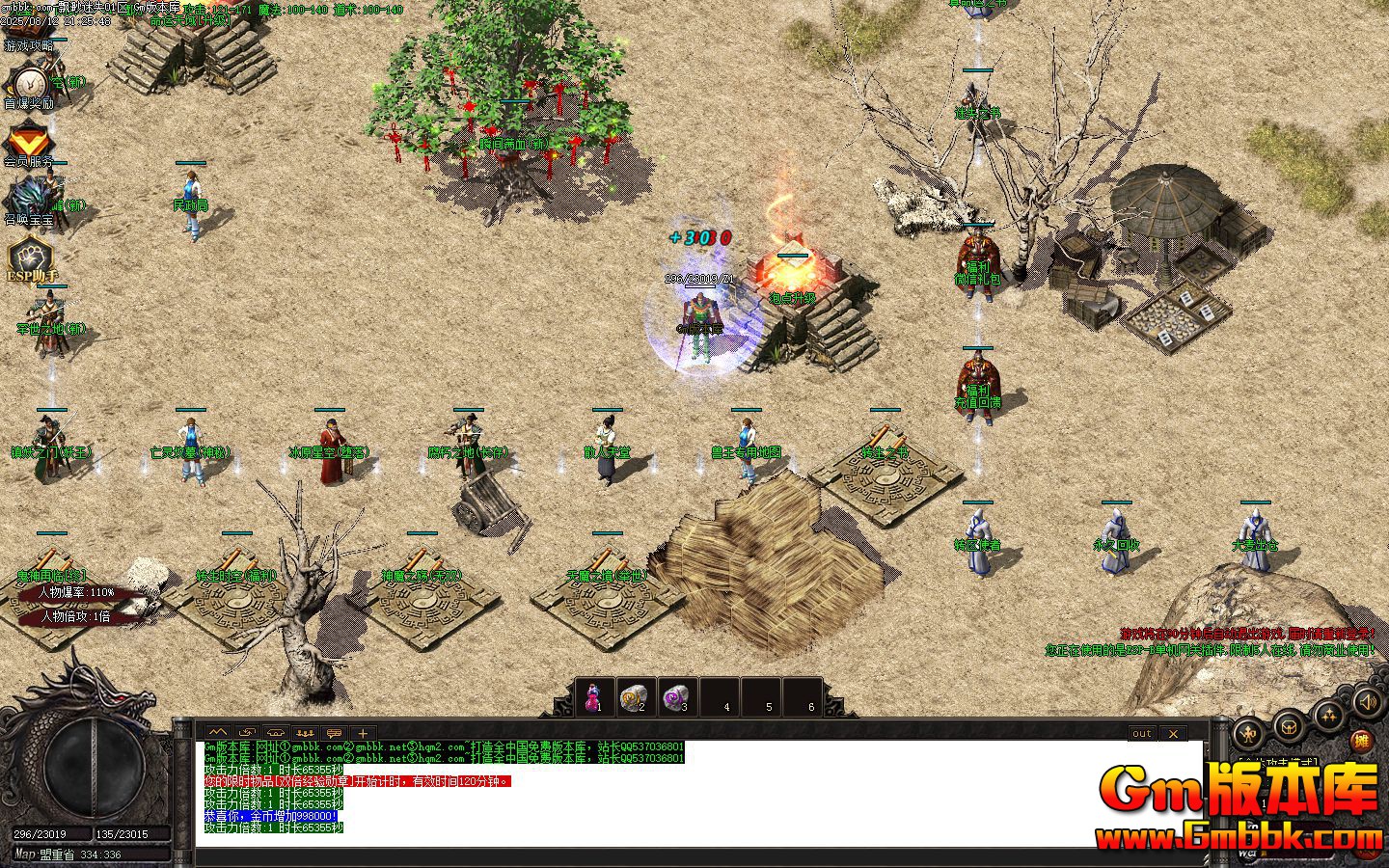
Task: Open the character figure icon at bottom right
Action: pyautogui.click(x=1248, y=731)
